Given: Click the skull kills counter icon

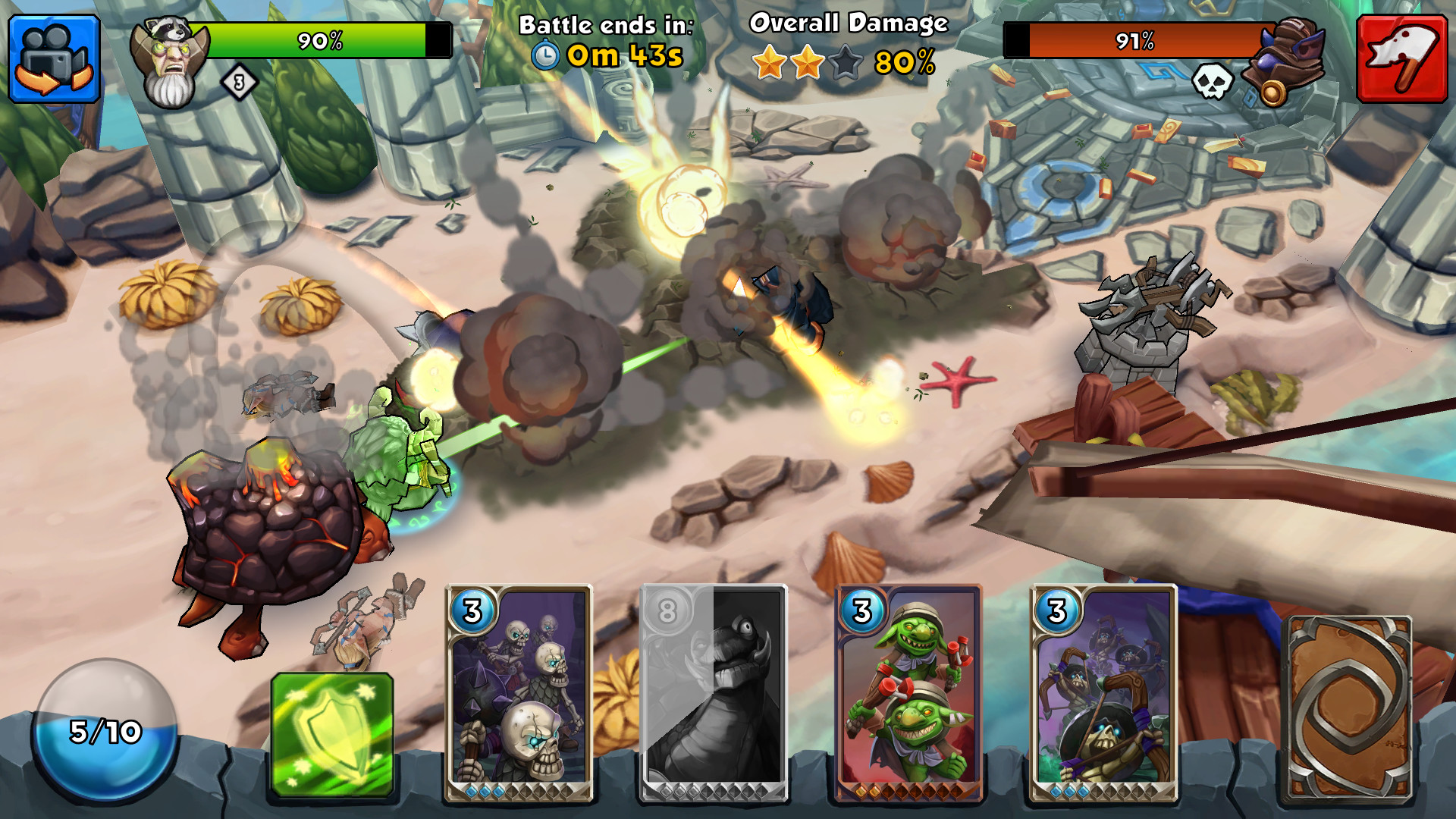Looking at the screenshot, I should point(1214,83).
